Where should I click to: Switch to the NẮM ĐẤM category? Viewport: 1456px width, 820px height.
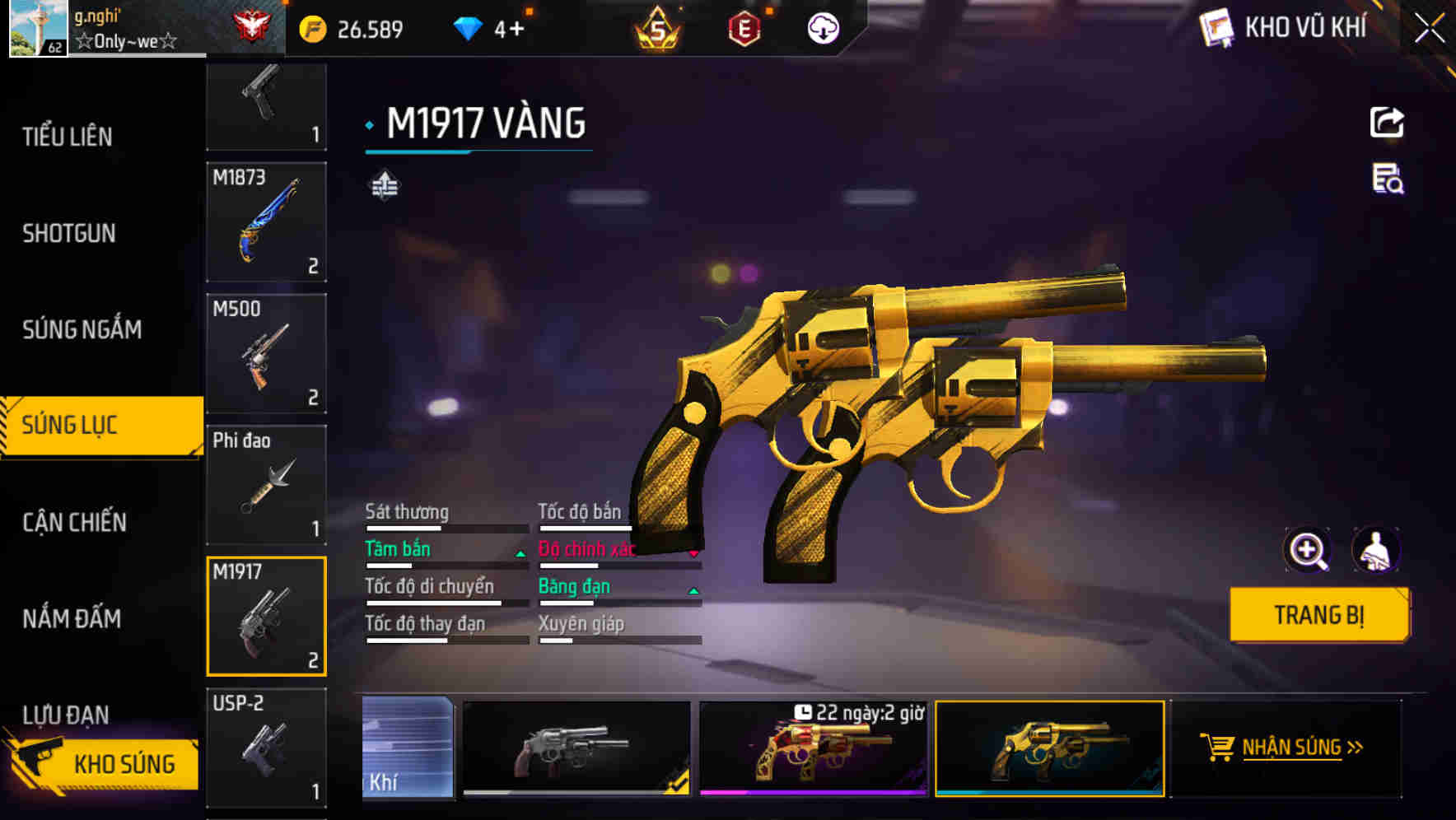72,618
